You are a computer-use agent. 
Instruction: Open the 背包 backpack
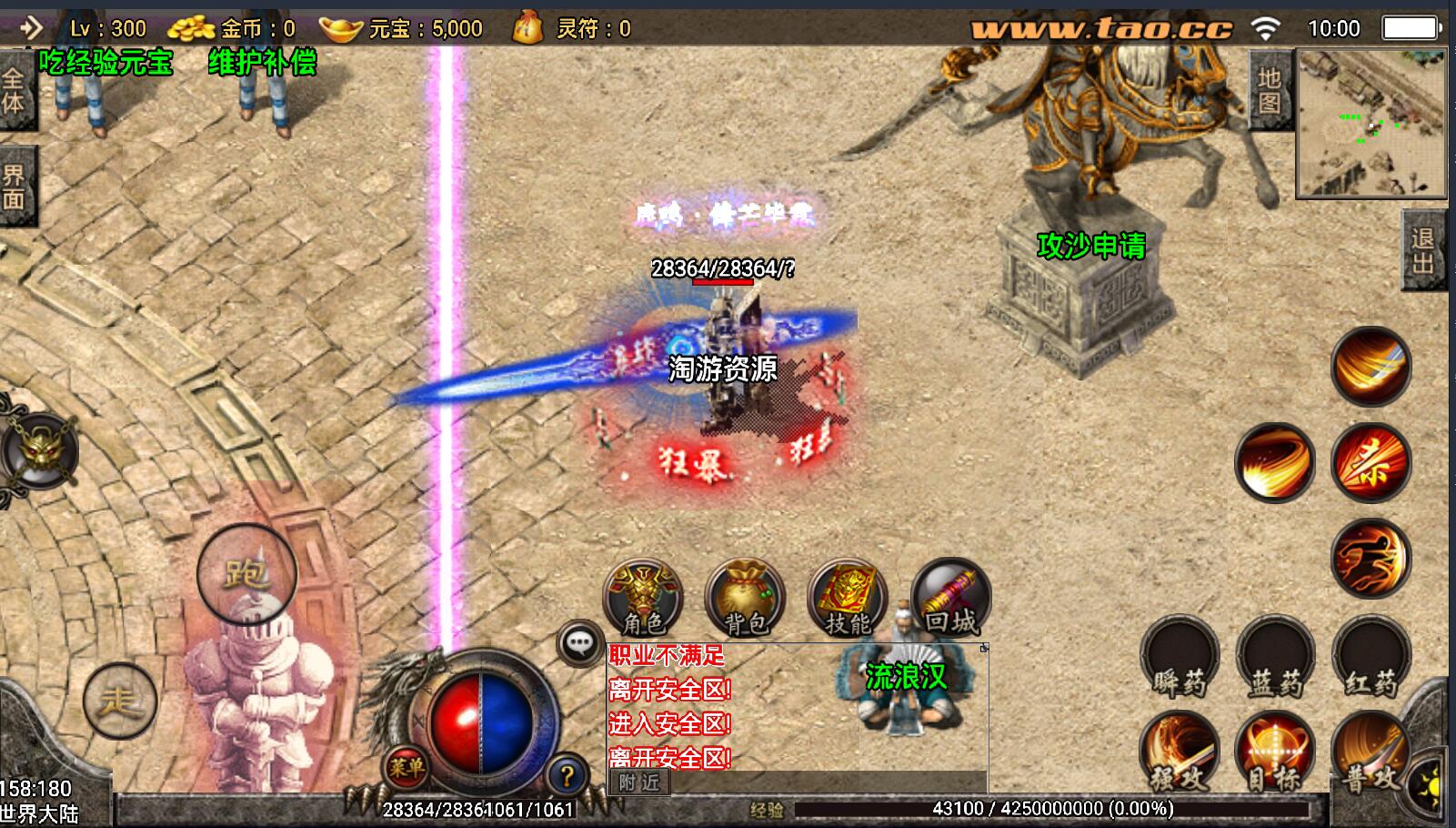(745, 597)
